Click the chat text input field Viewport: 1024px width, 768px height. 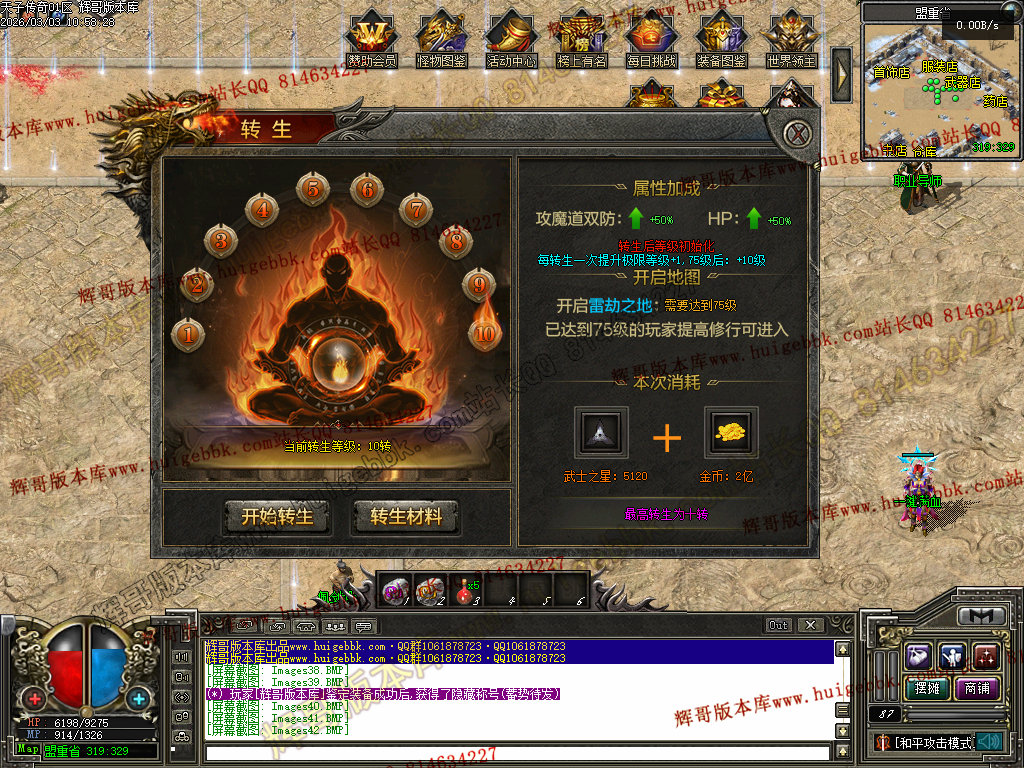point(515,752)
